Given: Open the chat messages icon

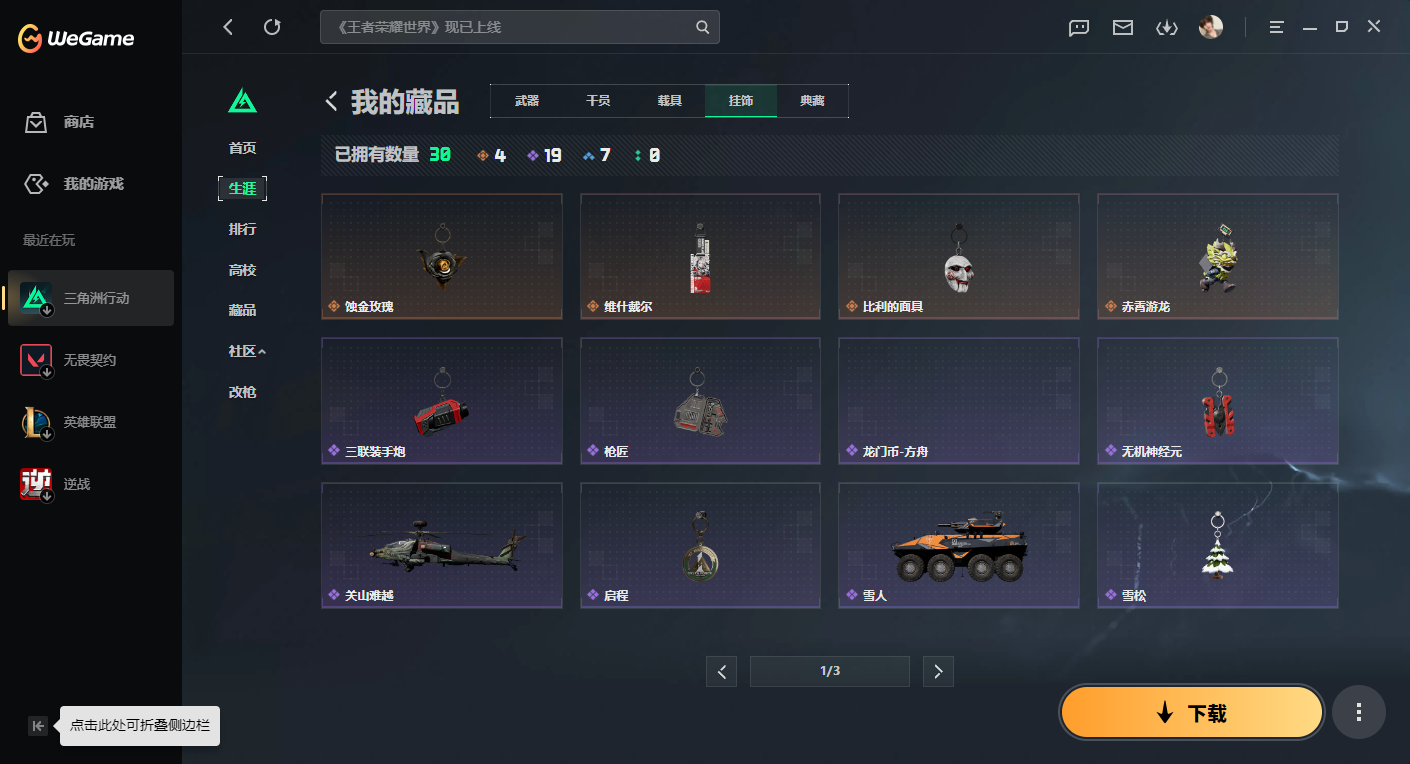Looking at the screenshot, I should point(1078,27).
